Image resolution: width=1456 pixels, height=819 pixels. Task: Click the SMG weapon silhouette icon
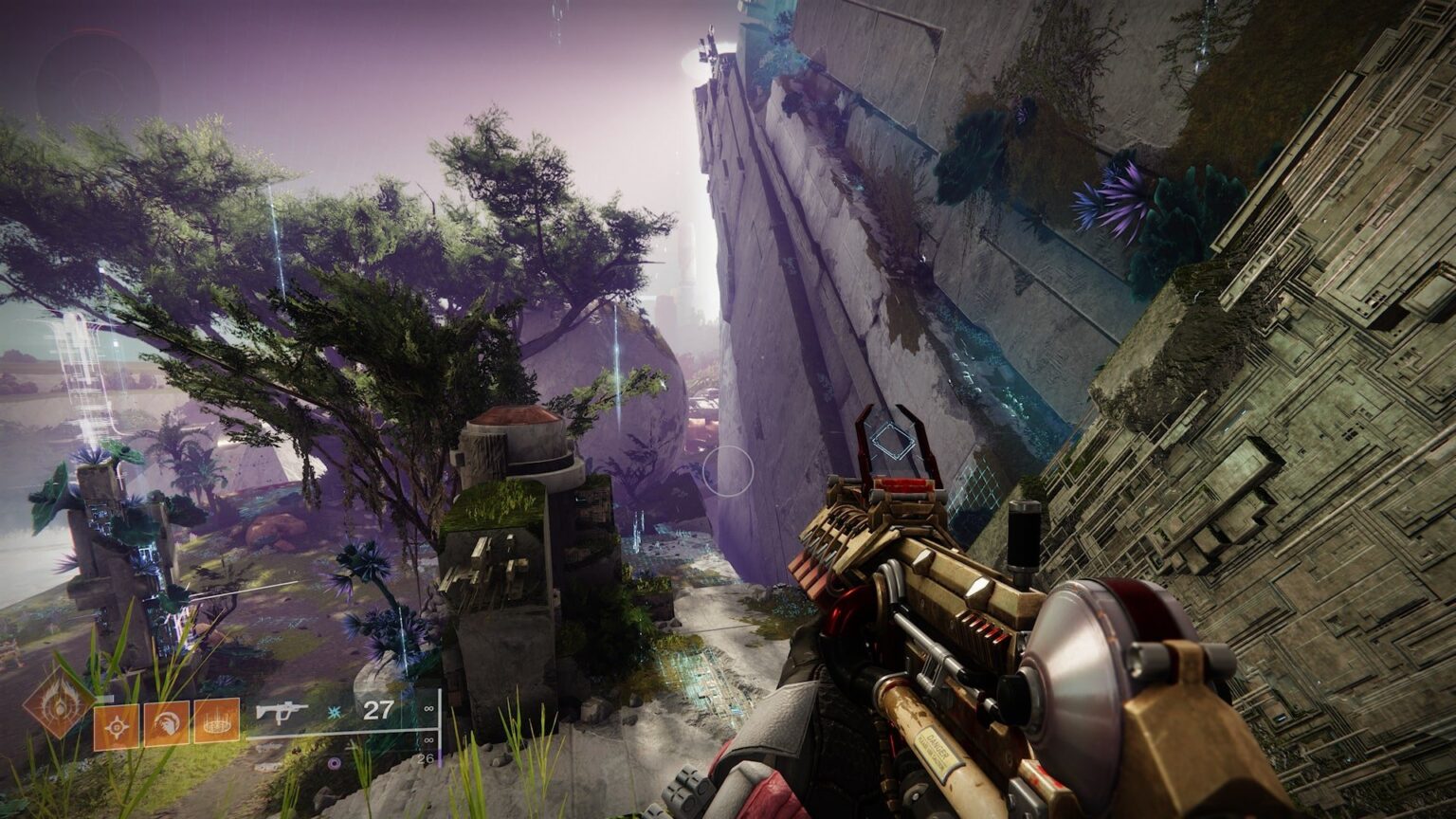coord(282,713)
